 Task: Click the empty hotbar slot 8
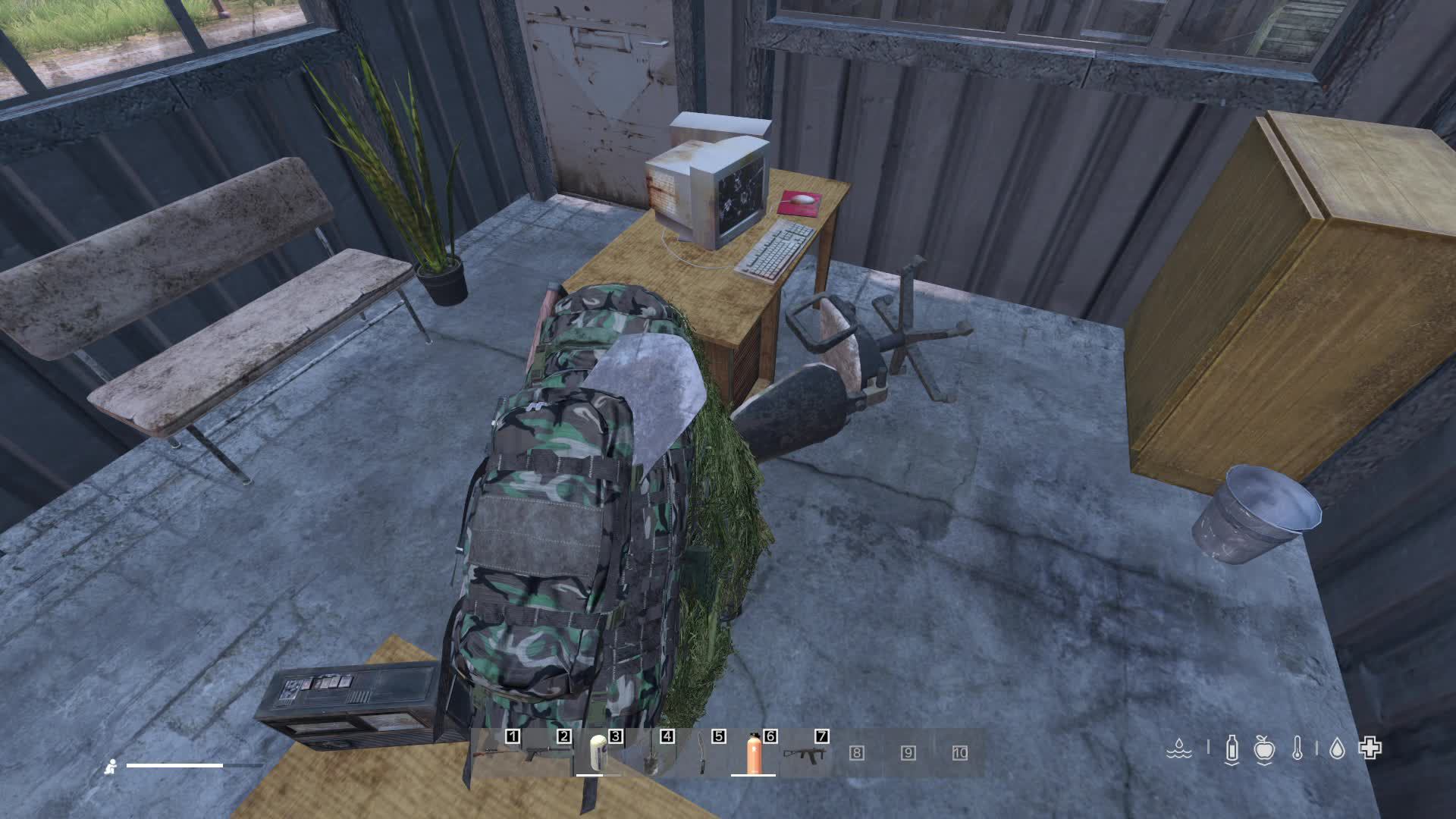click(856, 753)
